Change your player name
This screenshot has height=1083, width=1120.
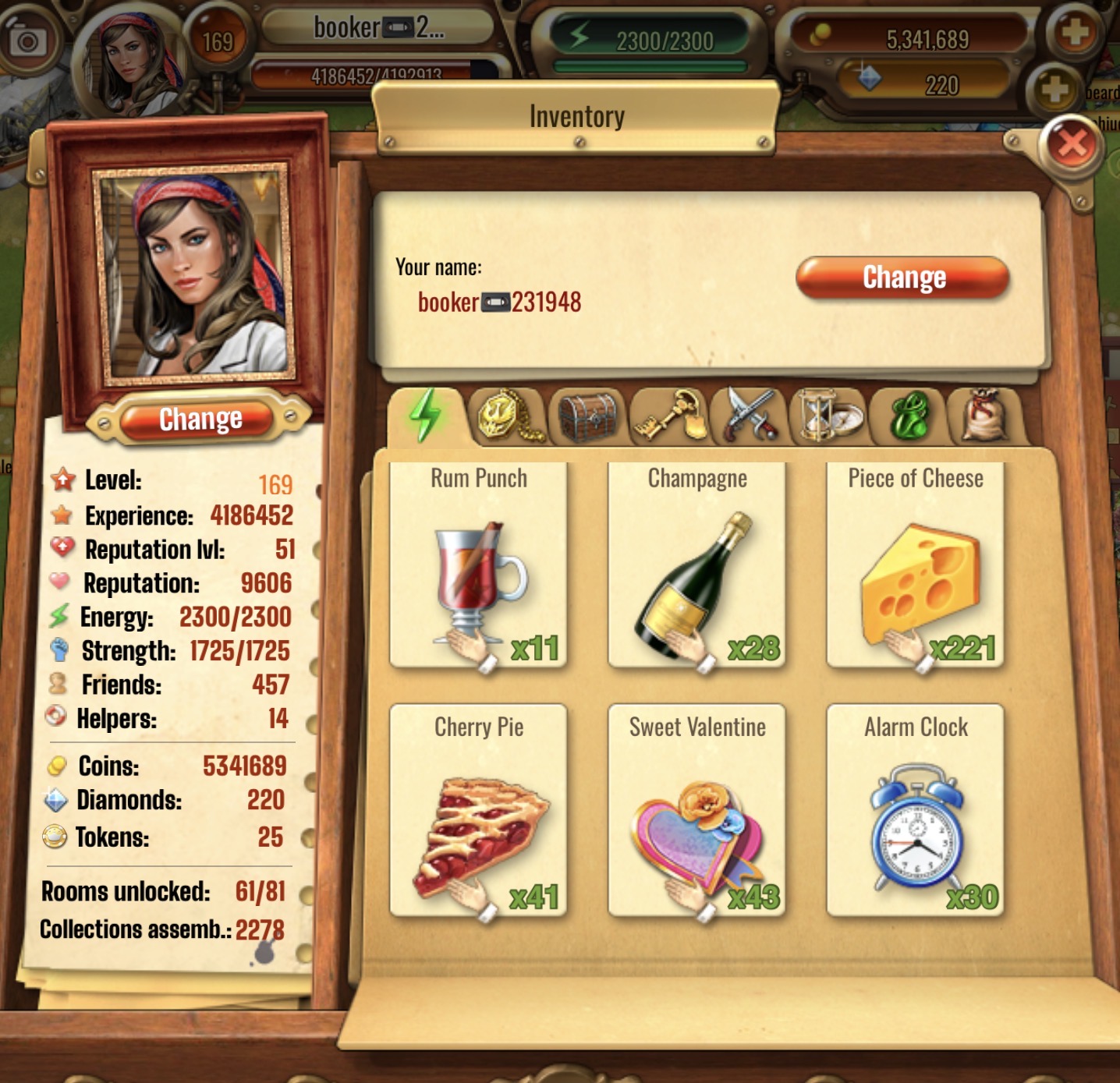(903, 278)
